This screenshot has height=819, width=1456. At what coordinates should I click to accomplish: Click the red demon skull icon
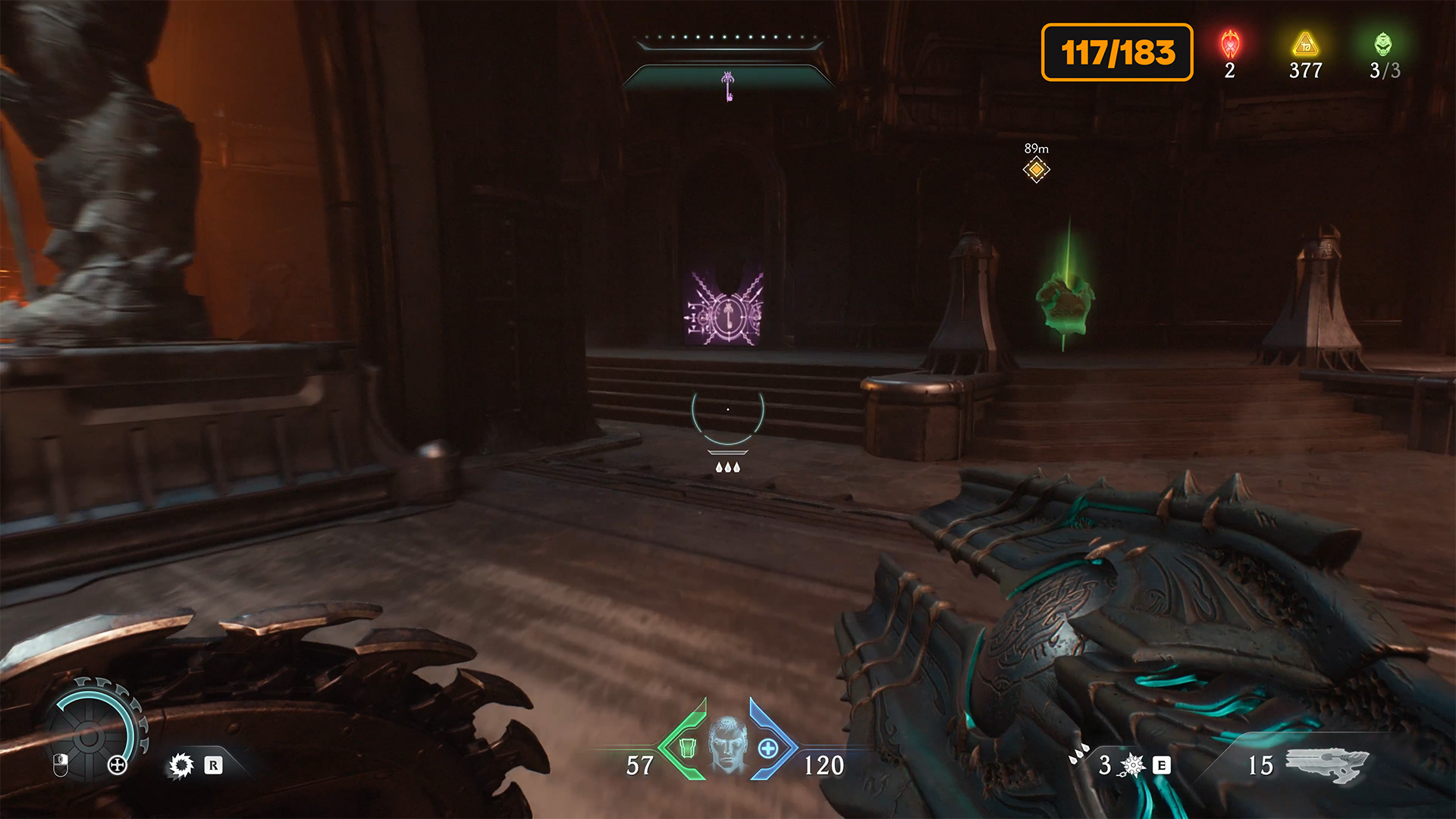point(1230,44)
